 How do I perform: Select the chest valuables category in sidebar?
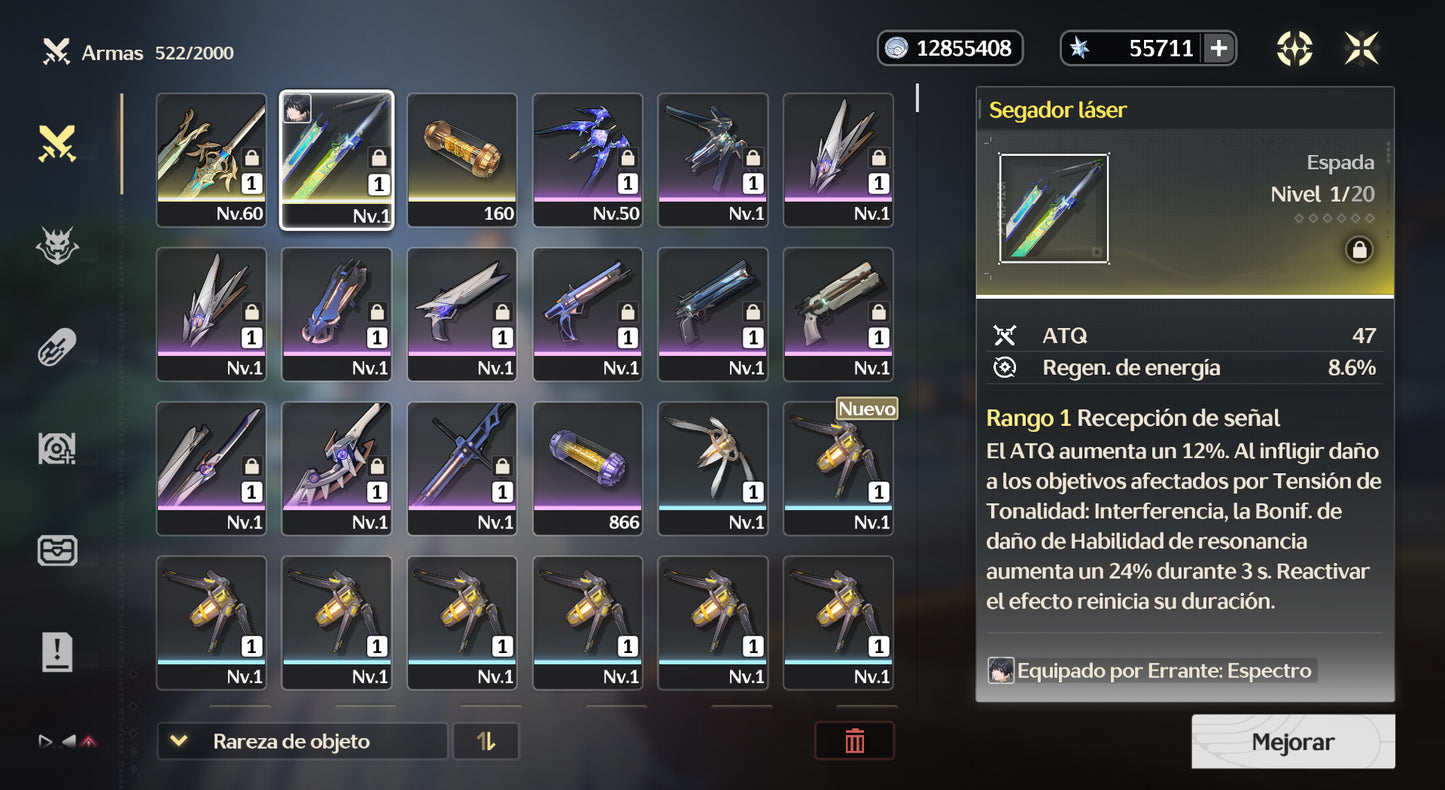pyautogui.click(x=57, y=550)
